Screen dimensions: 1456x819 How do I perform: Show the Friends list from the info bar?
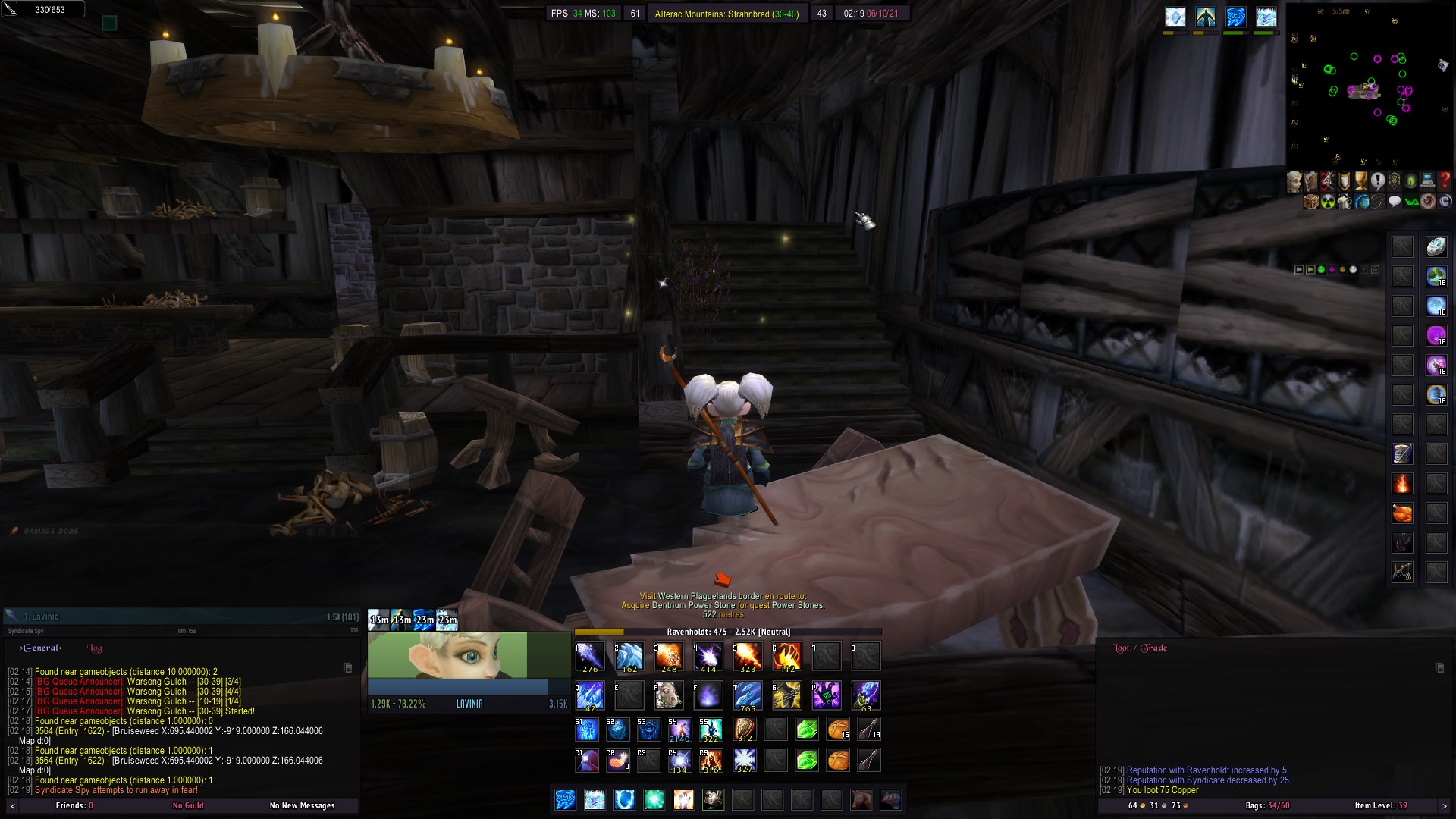point(74,805)
